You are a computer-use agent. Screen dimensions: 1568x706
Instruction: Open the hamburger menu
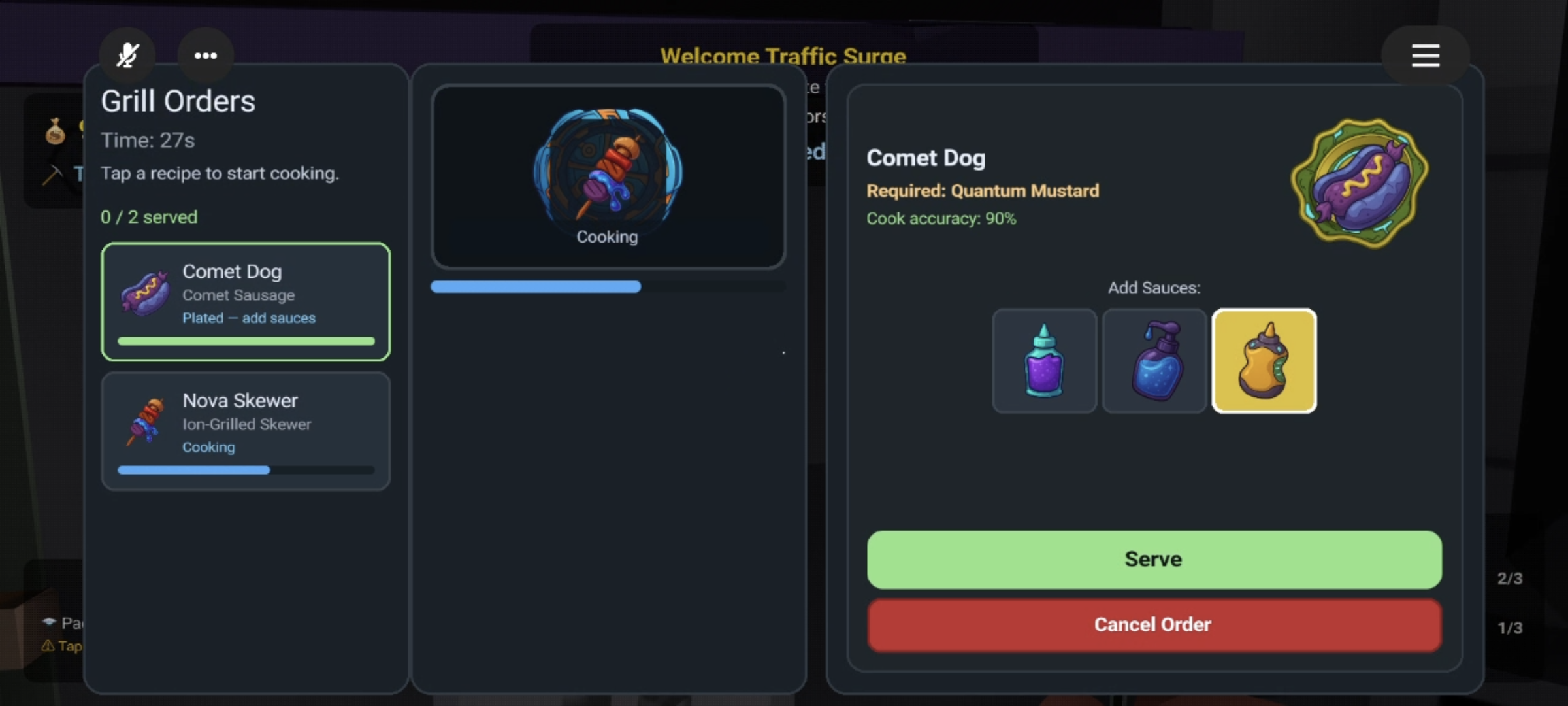1425,56
